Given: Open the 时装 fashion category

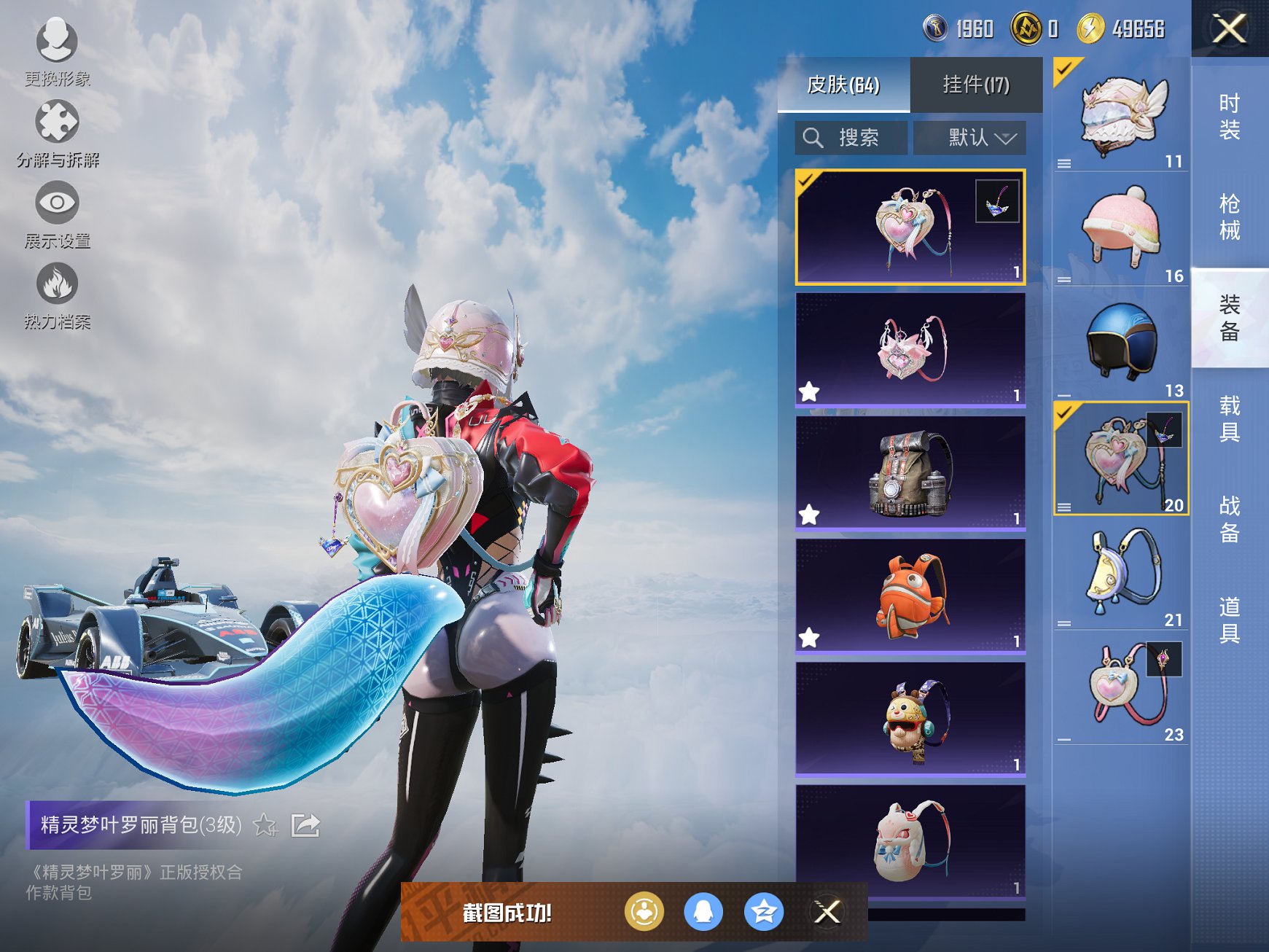Looking at the screenshot, I should [x=1230, y=117].
